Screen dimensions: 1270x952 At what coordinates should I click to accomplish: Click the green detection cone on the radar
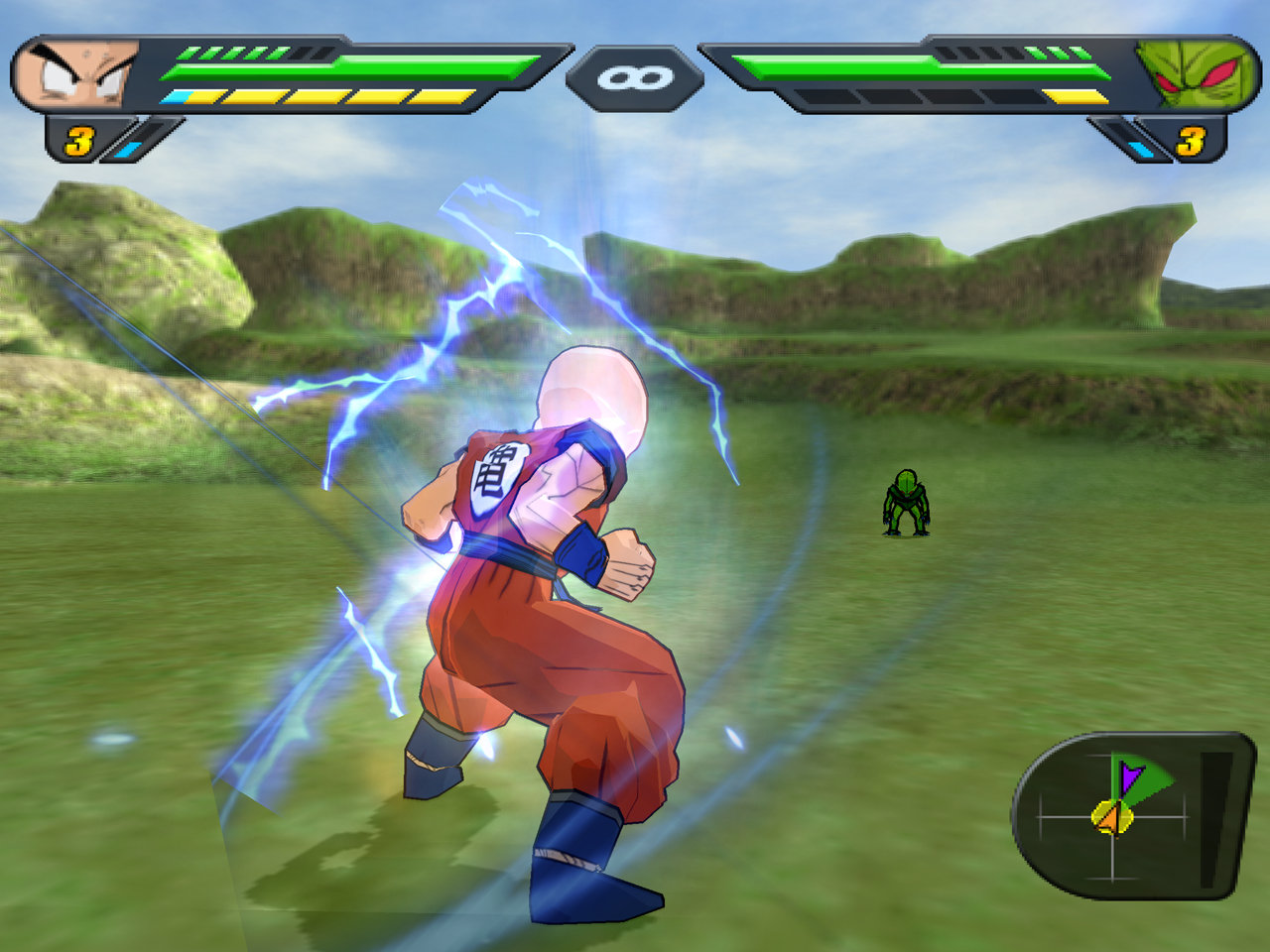[1156, 788]
